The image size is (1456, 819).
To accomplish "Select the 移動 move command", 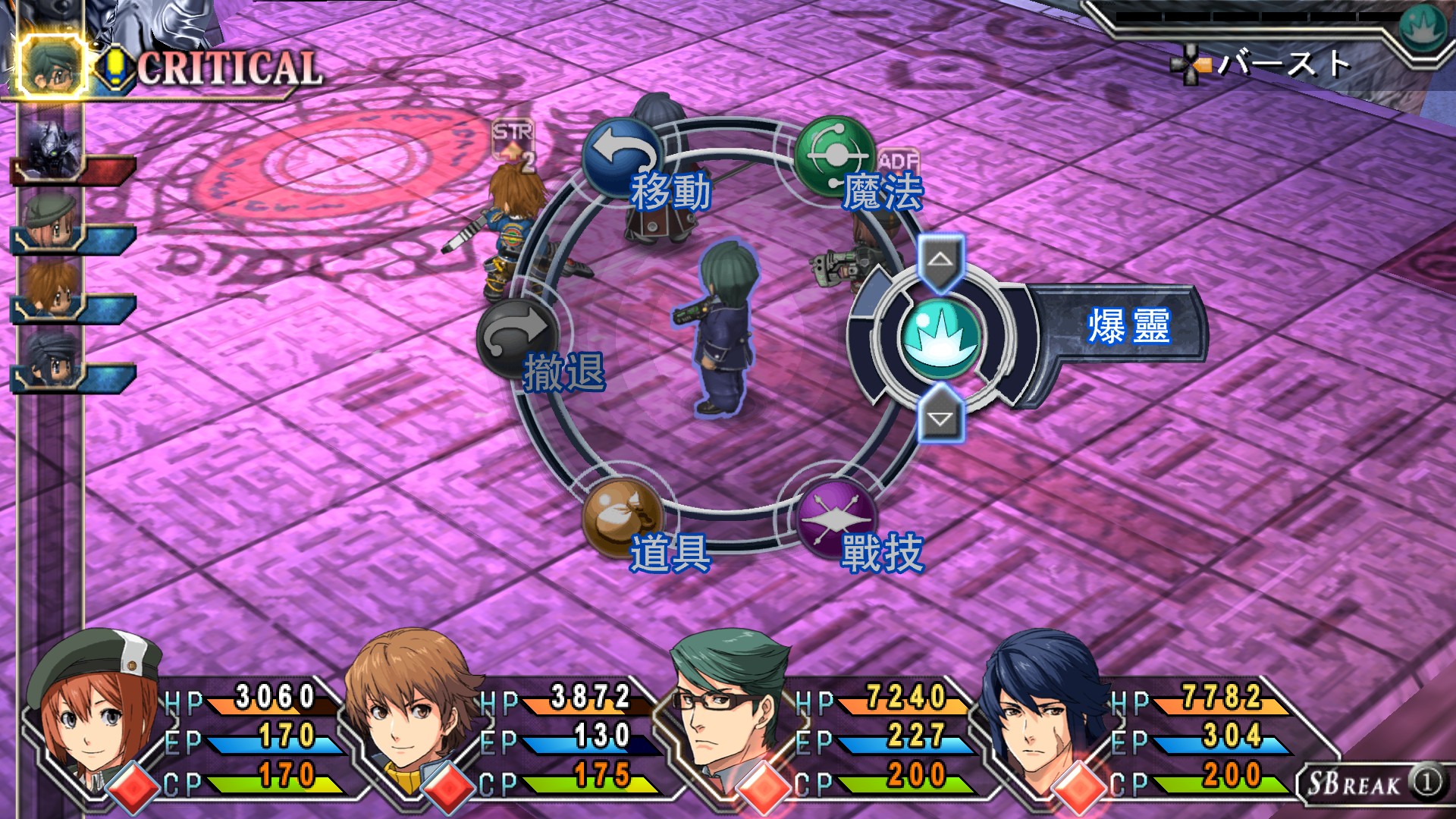I will point(623,157).
